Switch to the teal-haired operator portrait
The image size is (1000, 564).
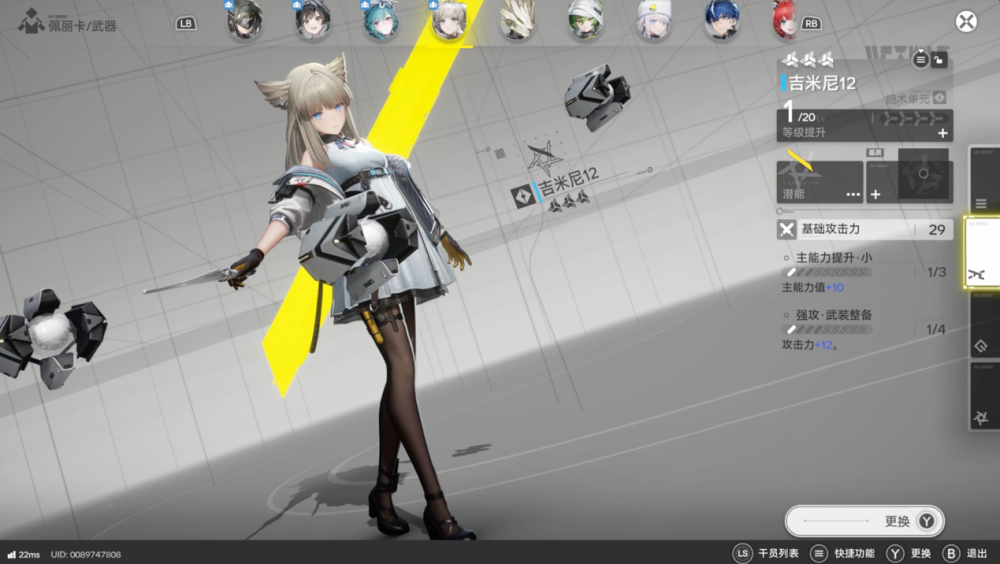pos(381,21)
